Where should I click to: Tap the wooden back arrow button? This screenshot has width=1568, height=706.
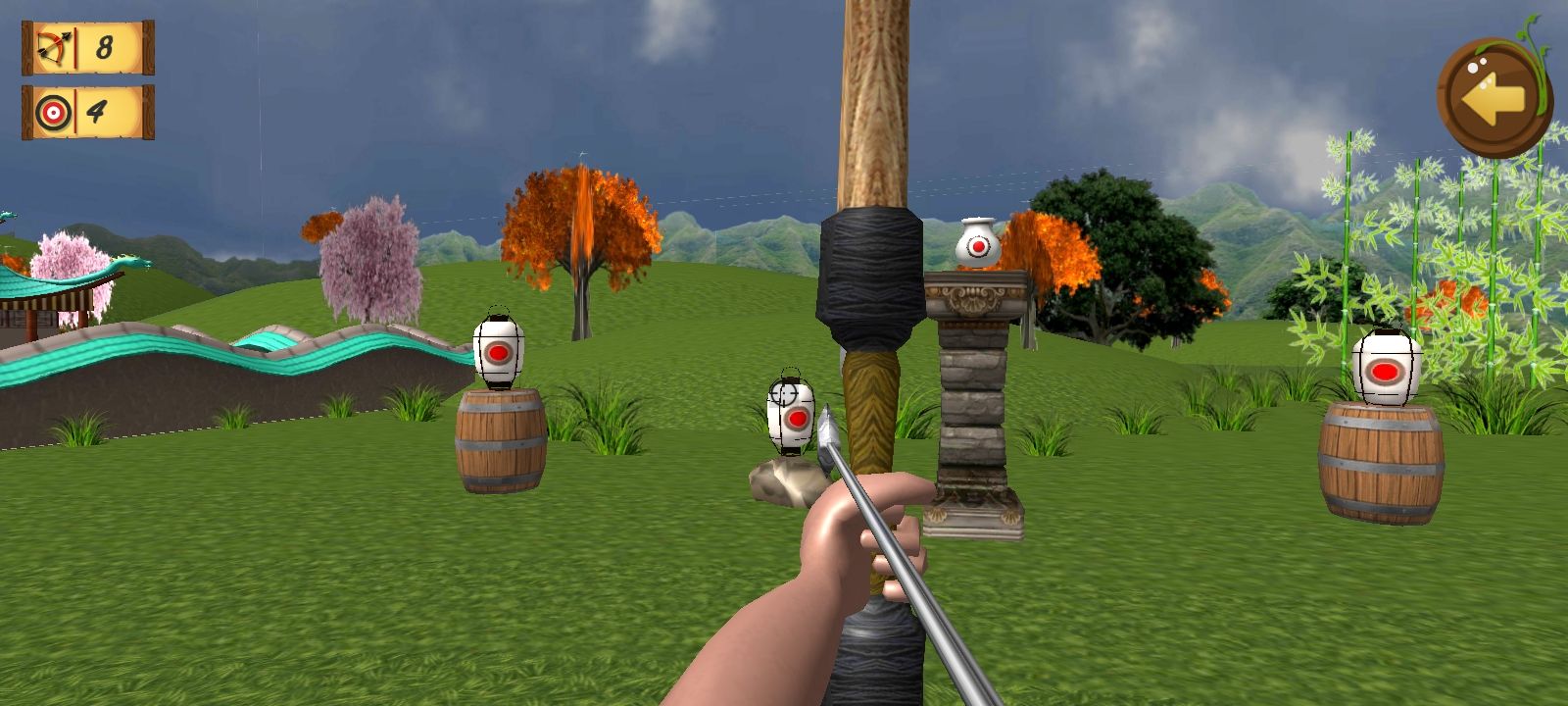[1492, 97]
